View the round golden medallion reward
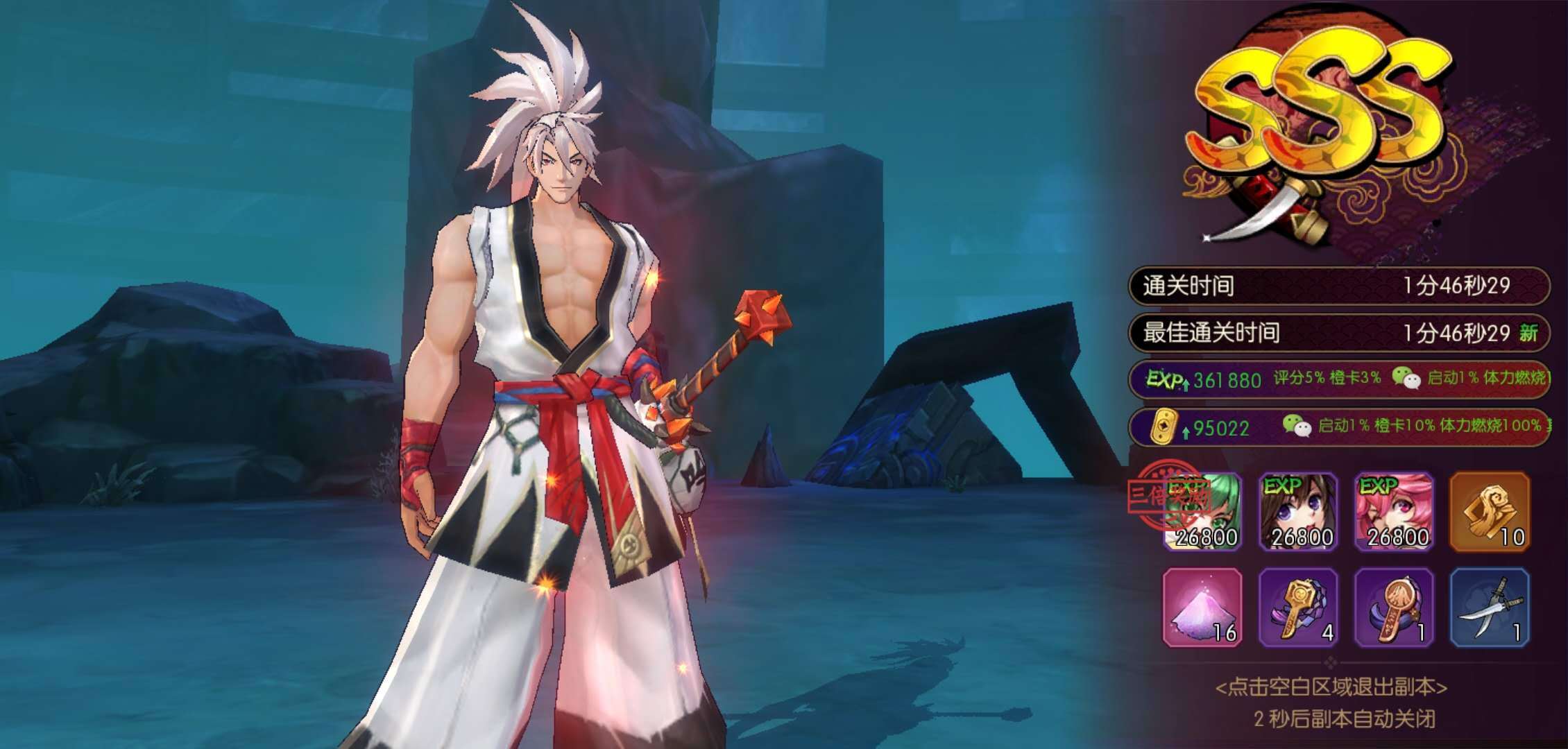This screenshot has height=749, width=1568. point(1394,608)
